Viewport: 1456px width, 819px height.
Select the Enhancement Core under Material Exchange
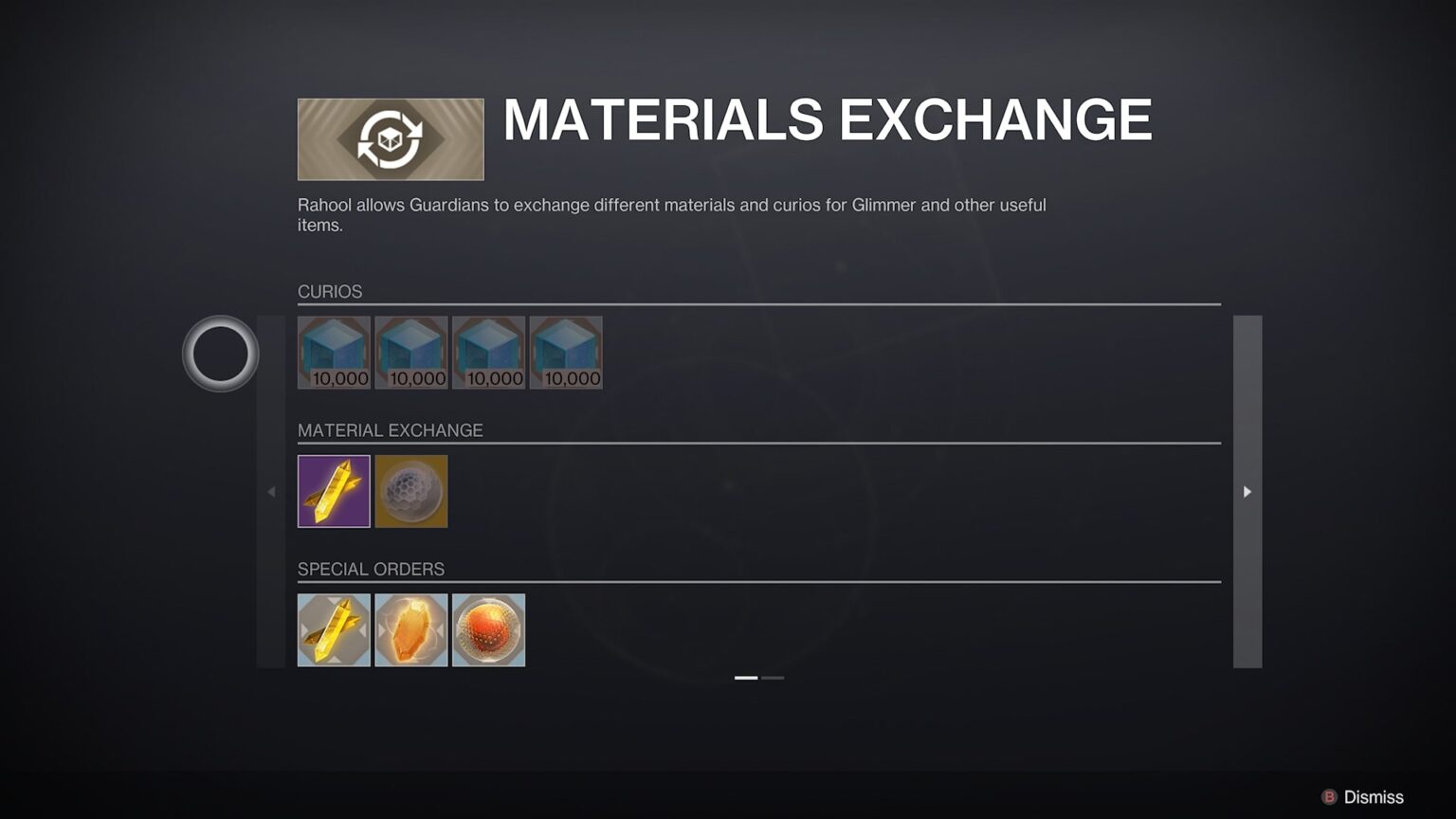coord(334,491)
